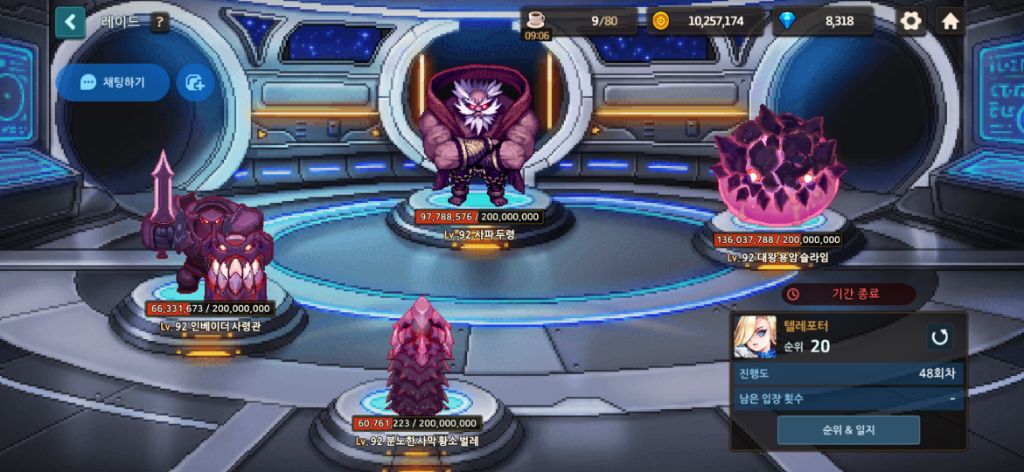This screenshot has width=1024, height=472.
Task: Go back using the arrow button
Action: coord(70,21)
